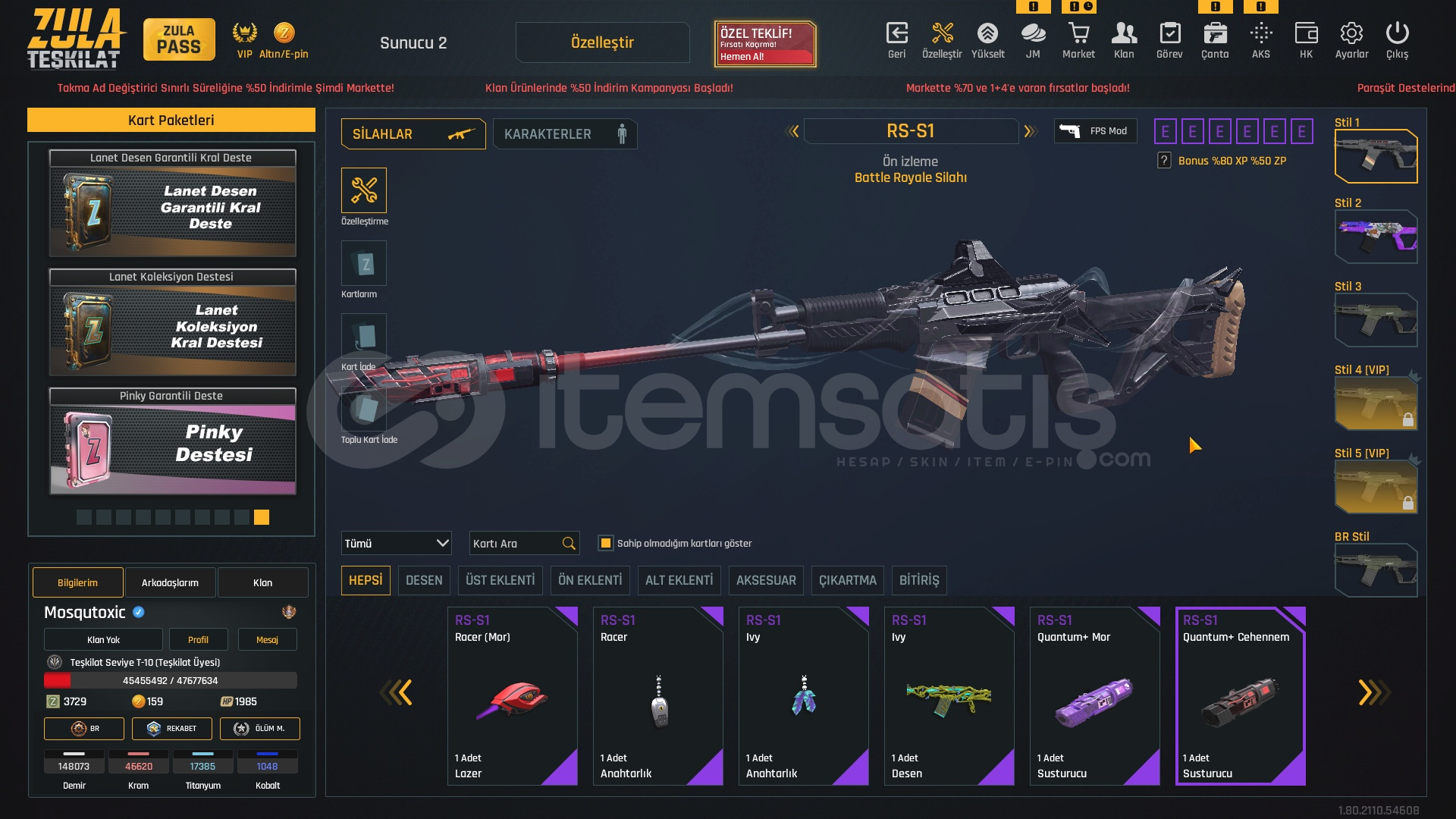Select the Stil 2 weapon thumbnail
The image size is (1456, 819).
(1376, 237)
